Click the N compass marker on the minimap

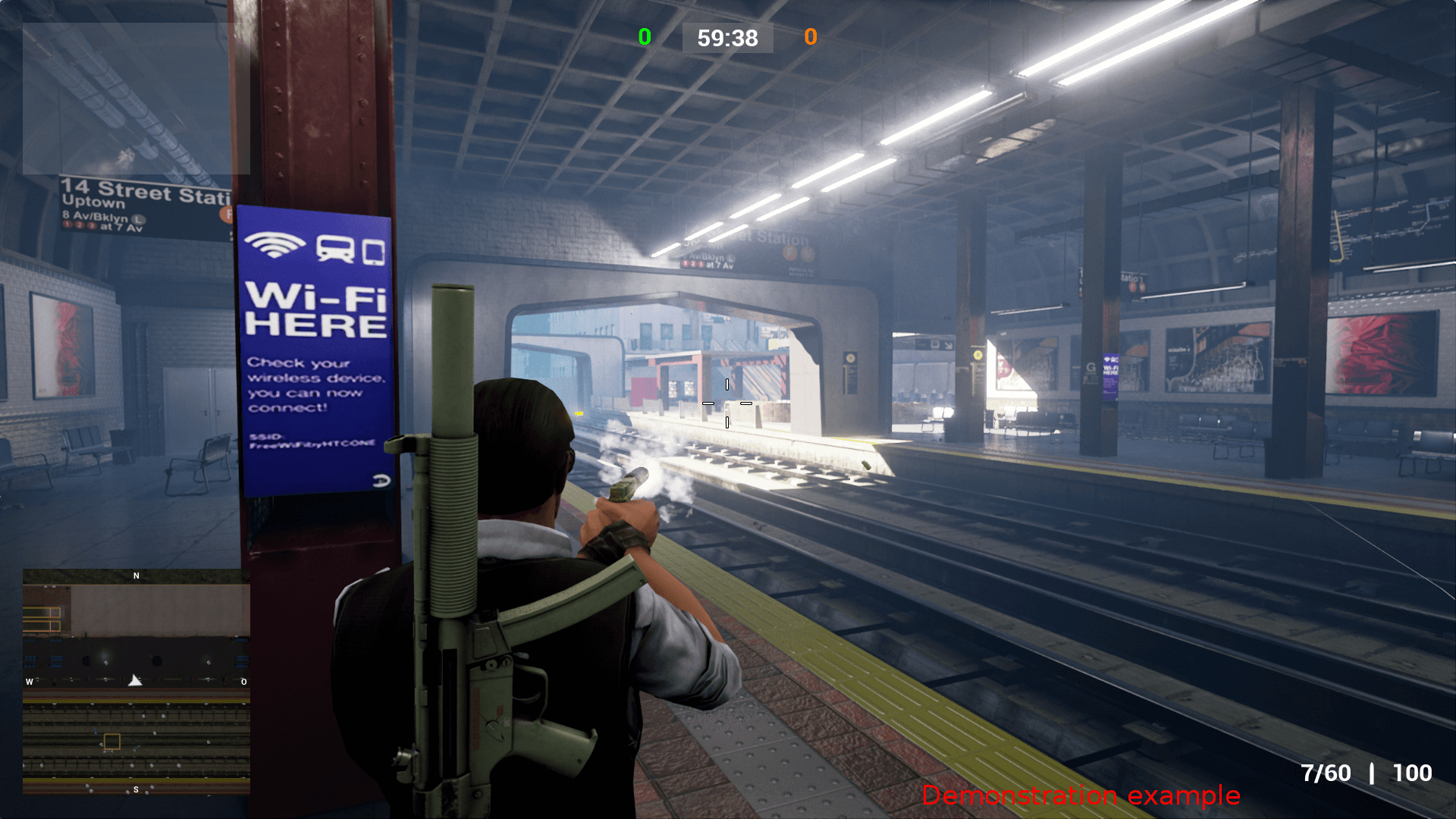click(136, 576)
